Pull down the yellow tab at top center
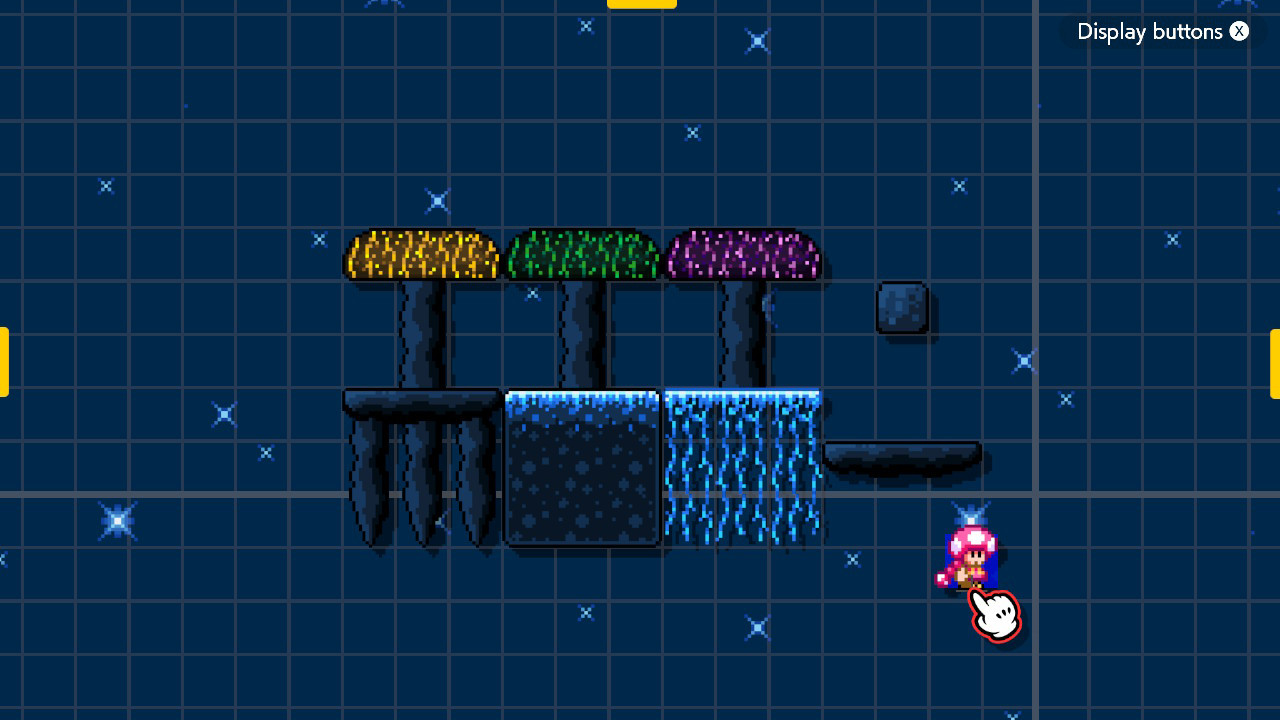The height and width of the screenshot is (720, 1280). 641,4
